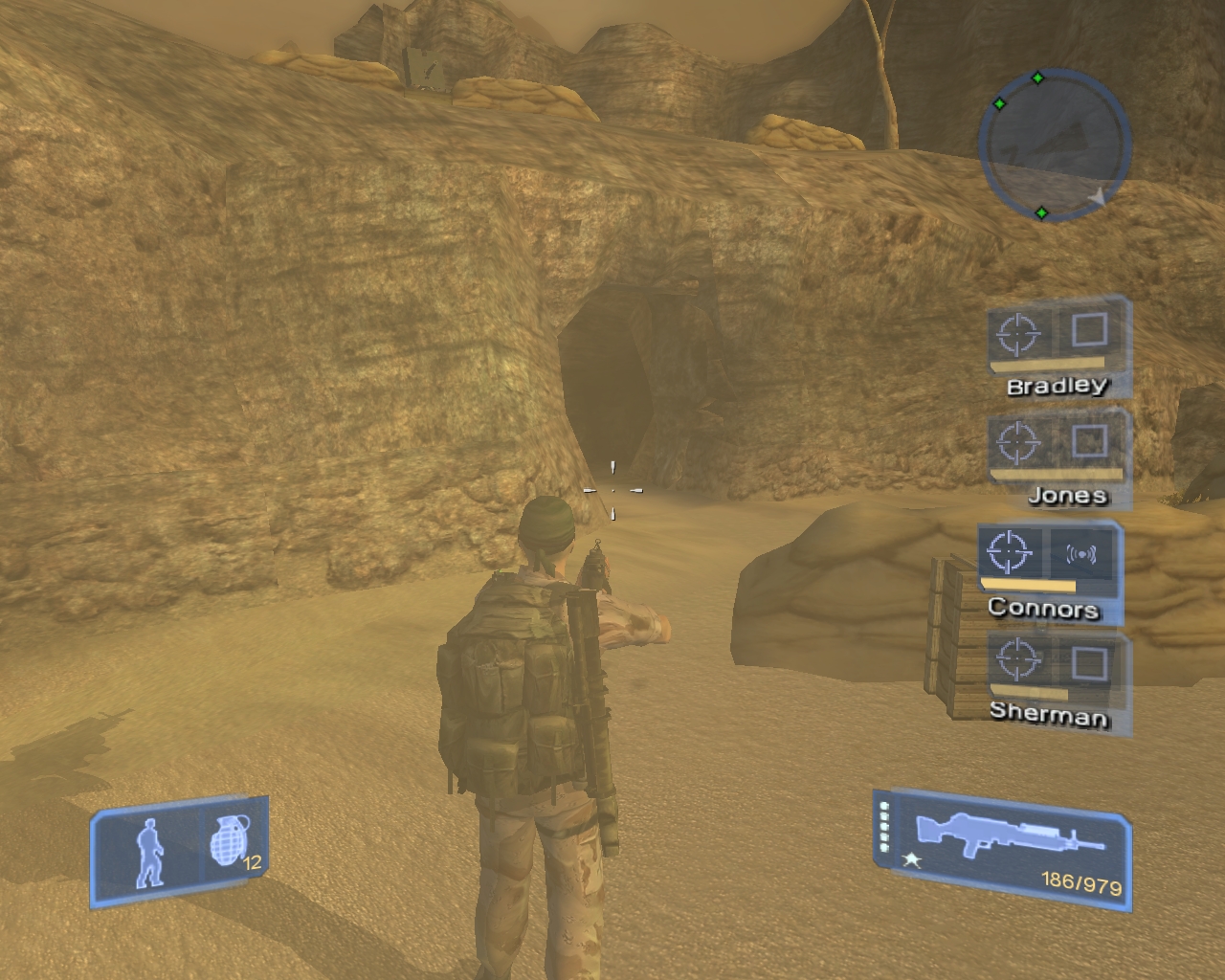Click the circular radar minimap
This screenshot has width=1225, height=980.
1053,145
